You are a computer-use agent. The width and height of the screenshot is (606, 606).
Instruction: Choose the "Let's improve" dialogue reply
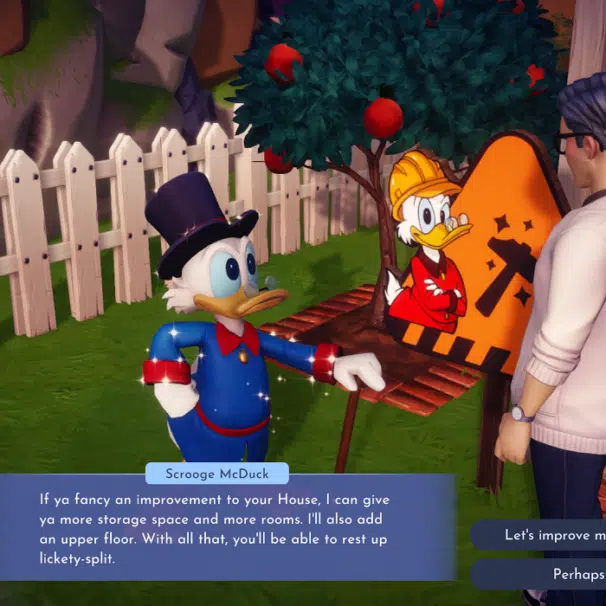548,535
